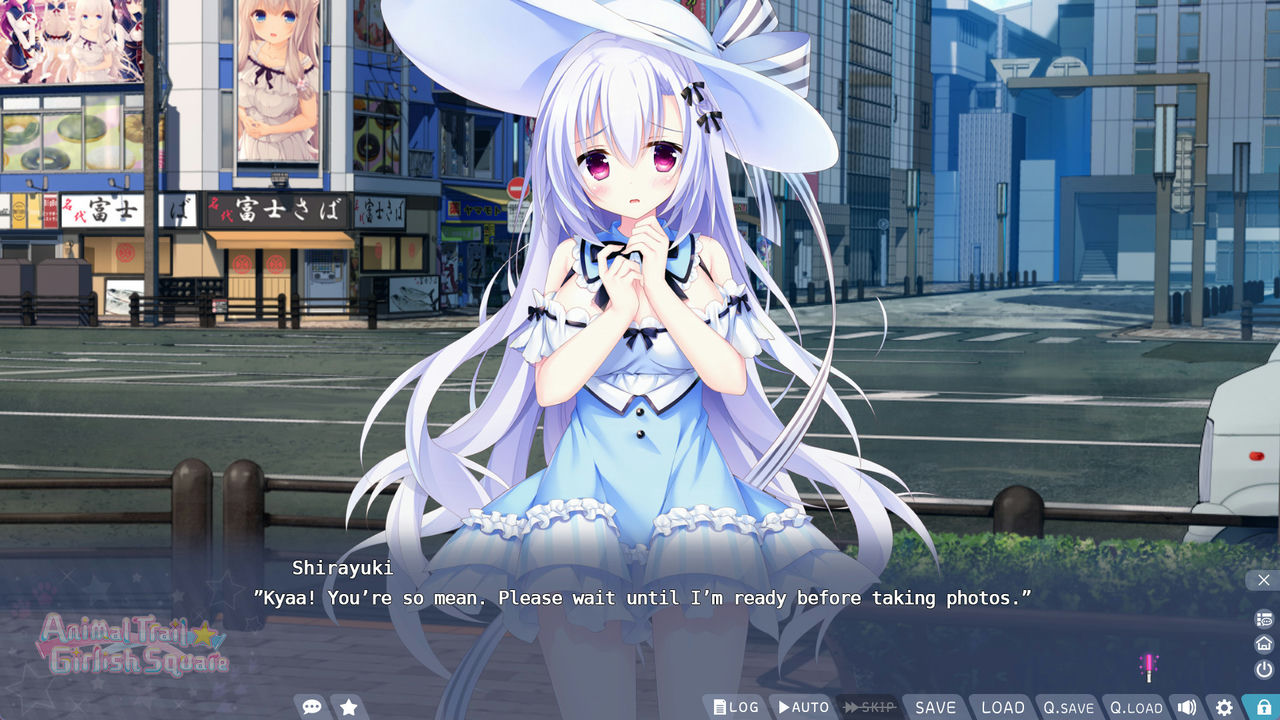Select the glowing pink penlight icon
Viewport: 1280px width, 720px height.
tap(1148, 666)
